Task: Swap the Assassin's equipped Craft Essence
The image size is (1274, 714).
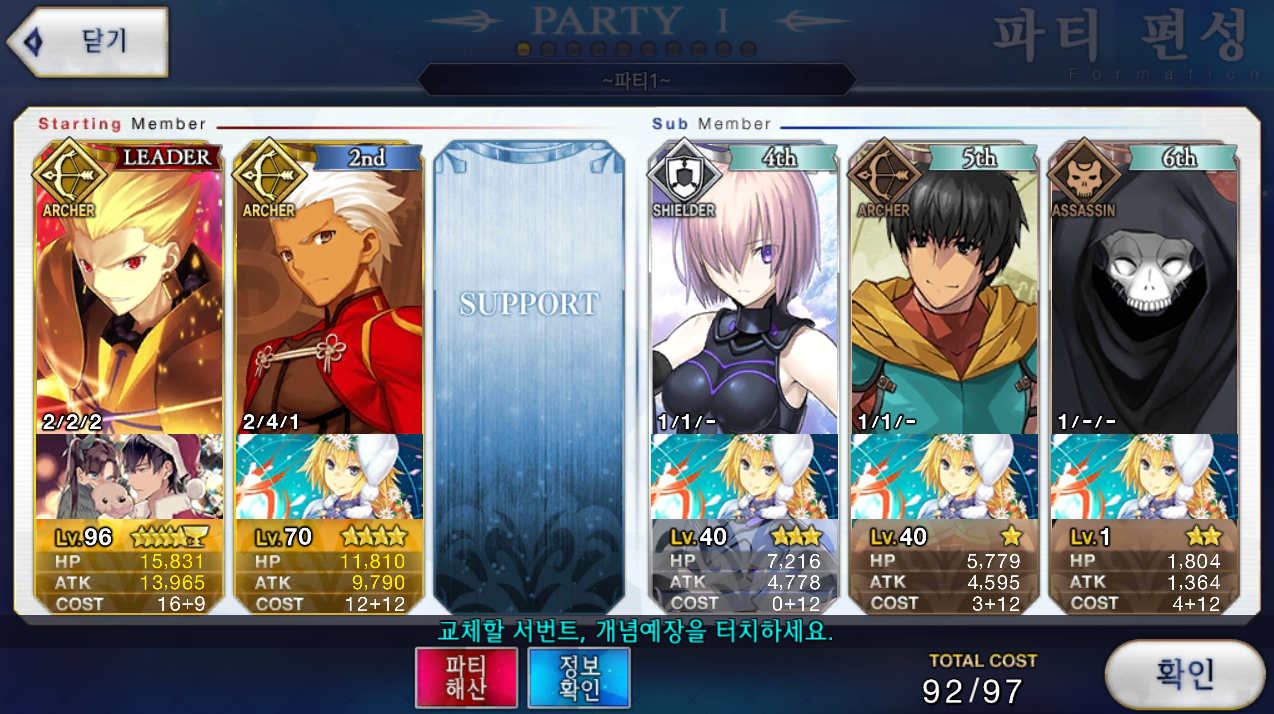Action: point(1144,477)
